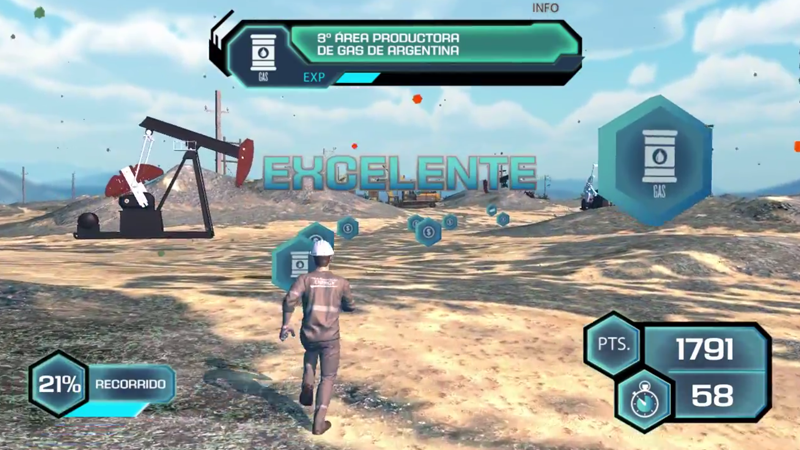The height and width of the screenshot is (450, 800).
Task: Click the stopwatch timer icon
Action: pyautogui.click(x=644, y=397)
